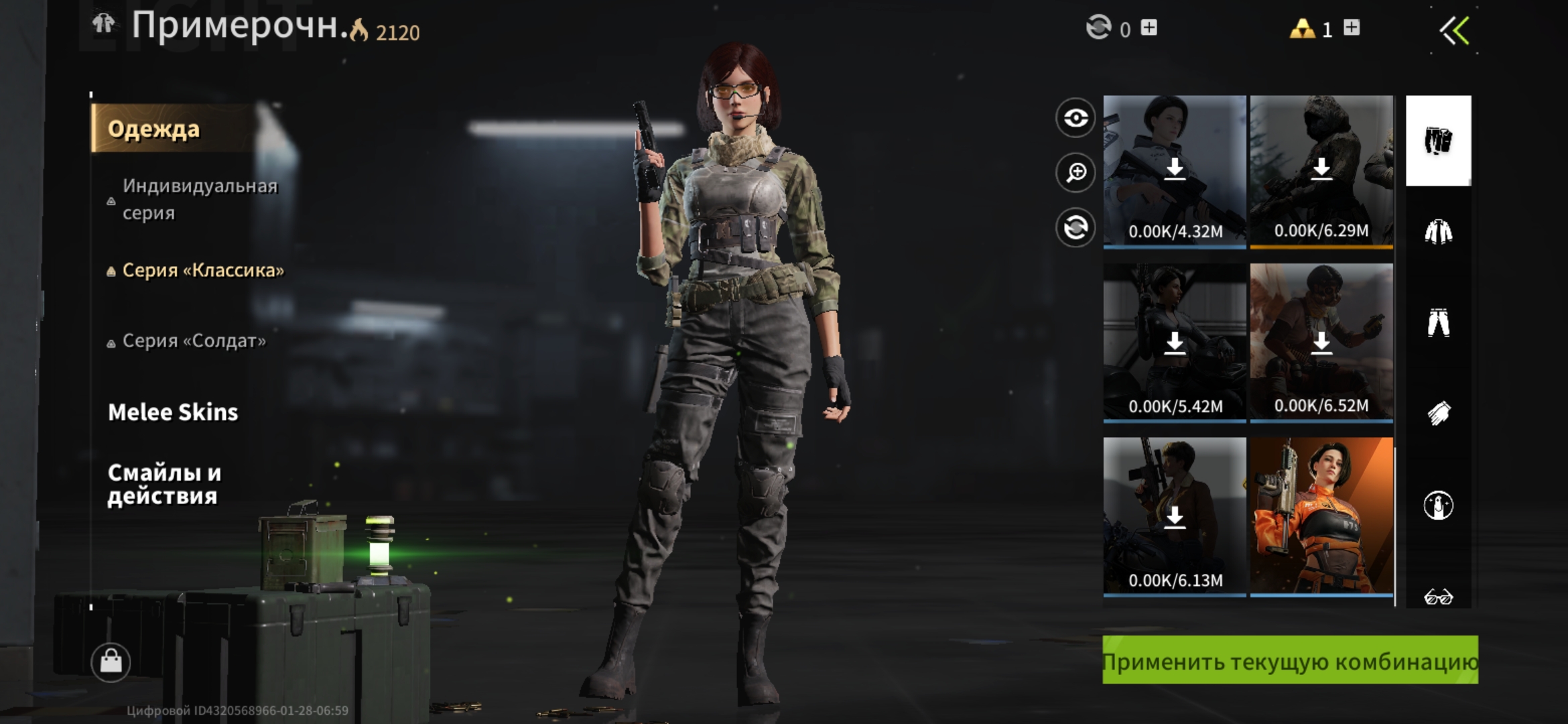Apply the current combination
1568x724 pixels.
tap(1290, 660)
